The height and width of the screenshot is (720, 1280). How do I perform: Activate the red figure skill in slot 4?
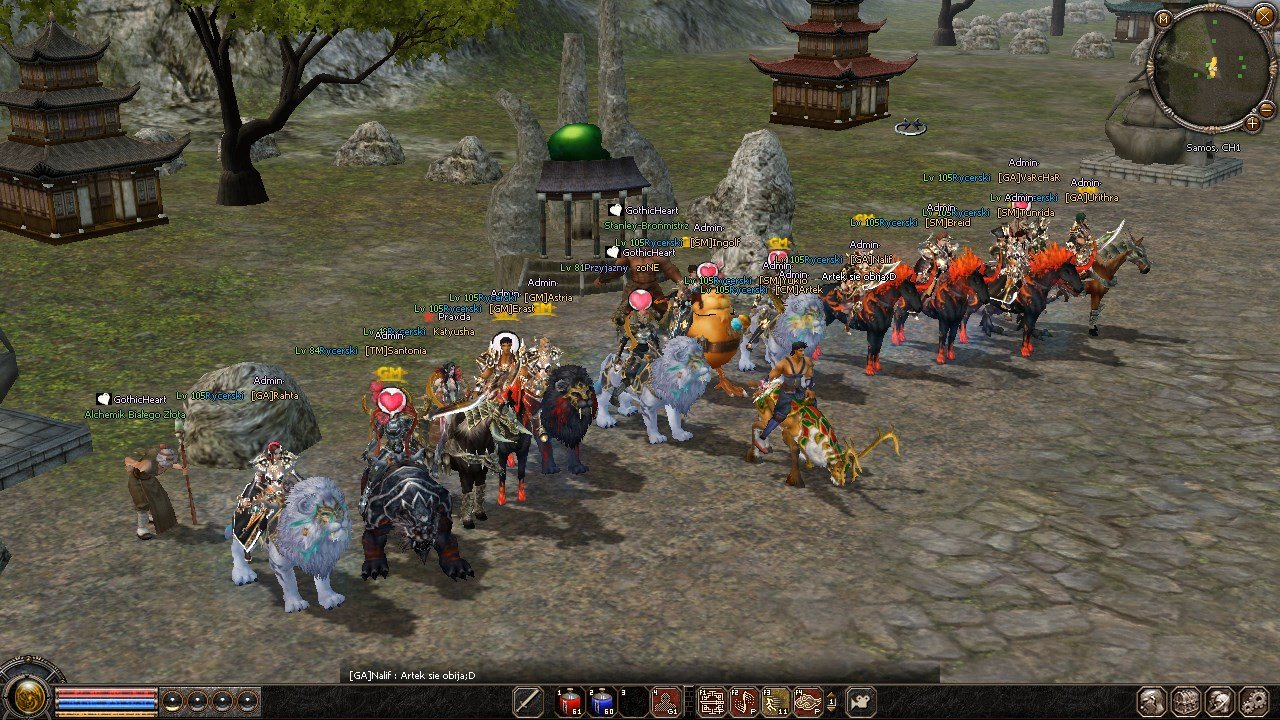click(x=667, y=701)
